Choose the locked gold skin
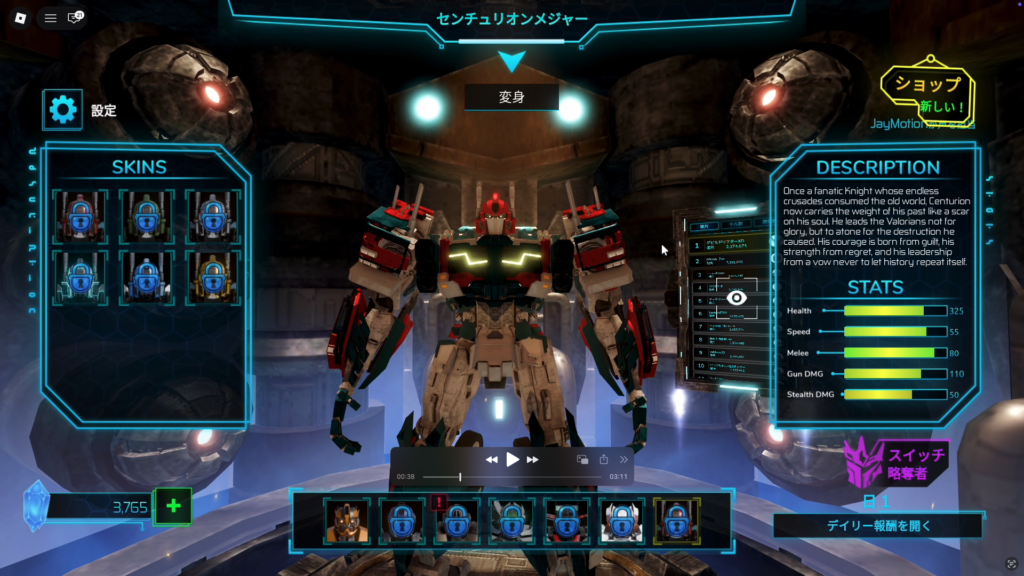 (210, 278)
